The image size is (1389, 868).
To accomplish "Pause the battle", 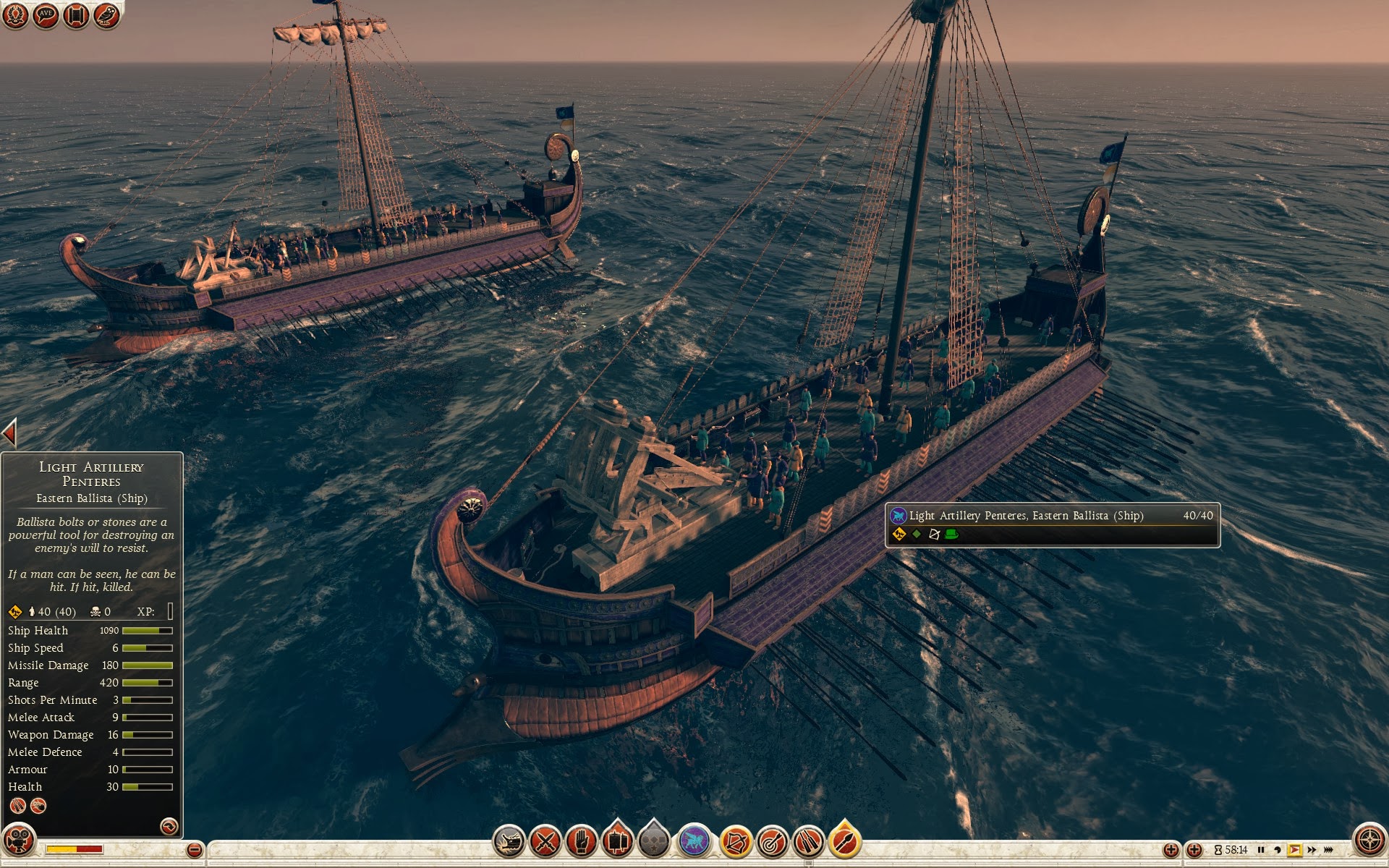I will 1261,850.
